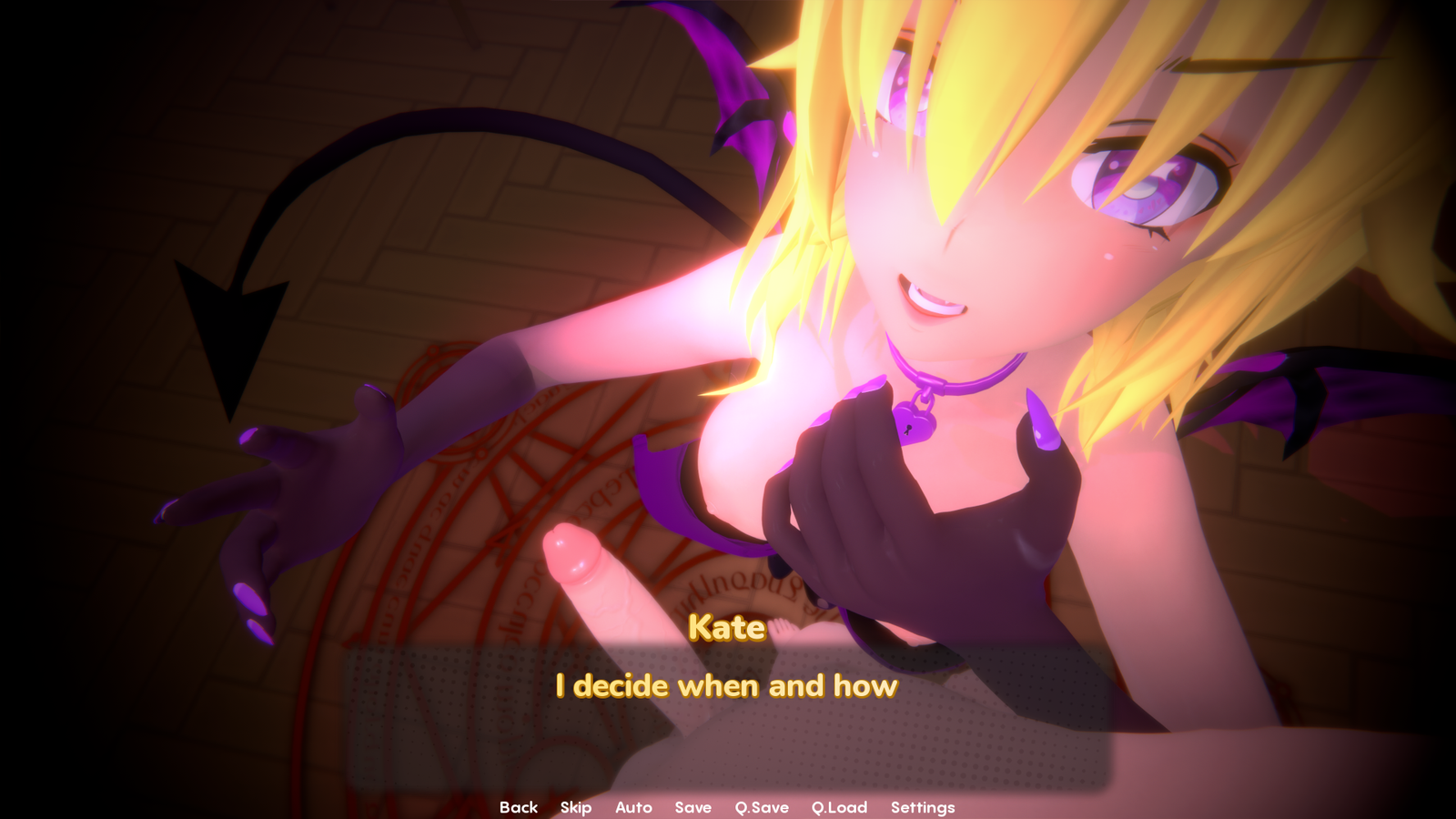Open the Save game menu
The height and width of the screenshot is (819, 1456).
[693, 807]
